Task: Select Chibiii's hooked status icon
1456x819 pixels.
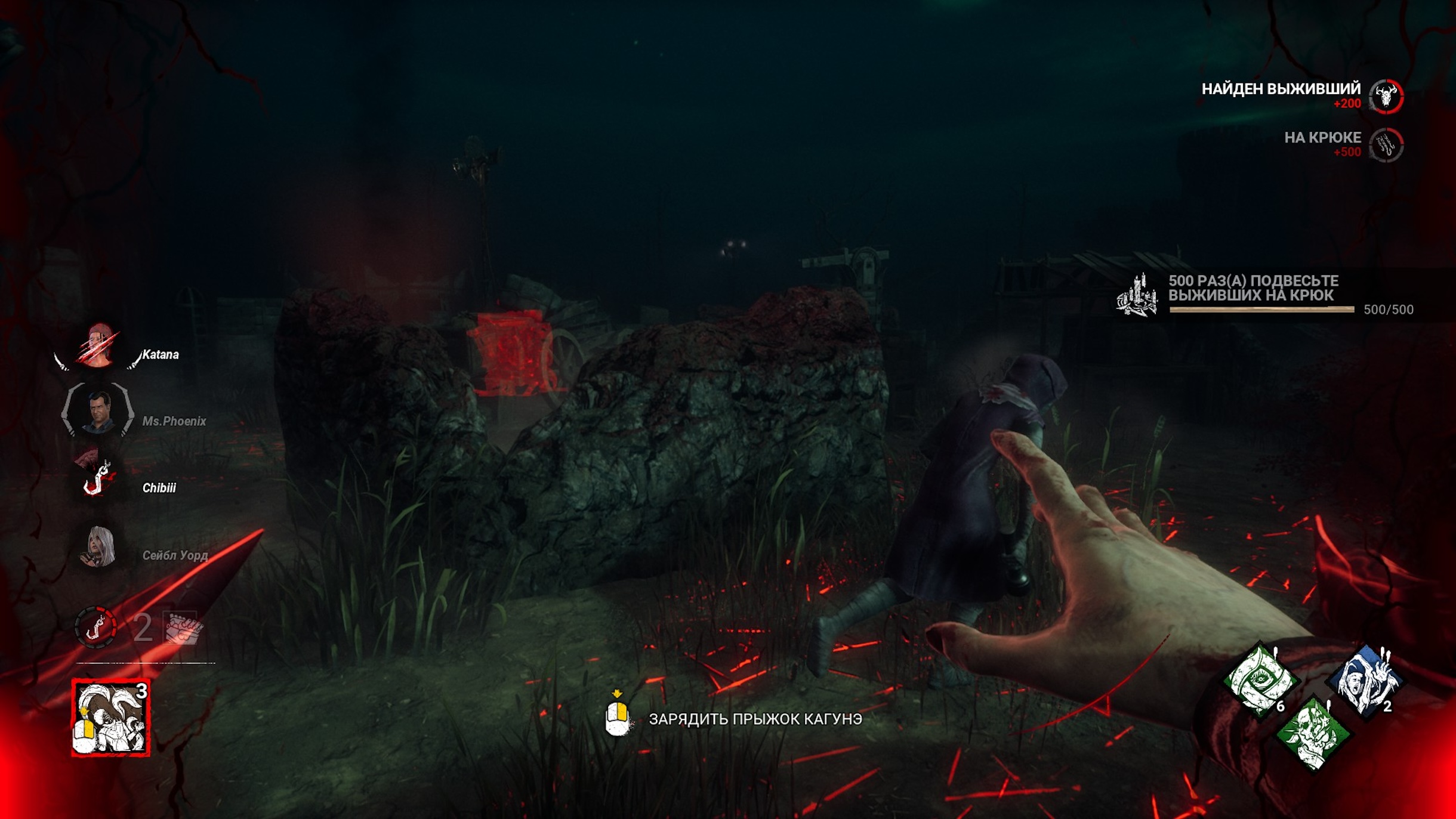Action: 97,478
